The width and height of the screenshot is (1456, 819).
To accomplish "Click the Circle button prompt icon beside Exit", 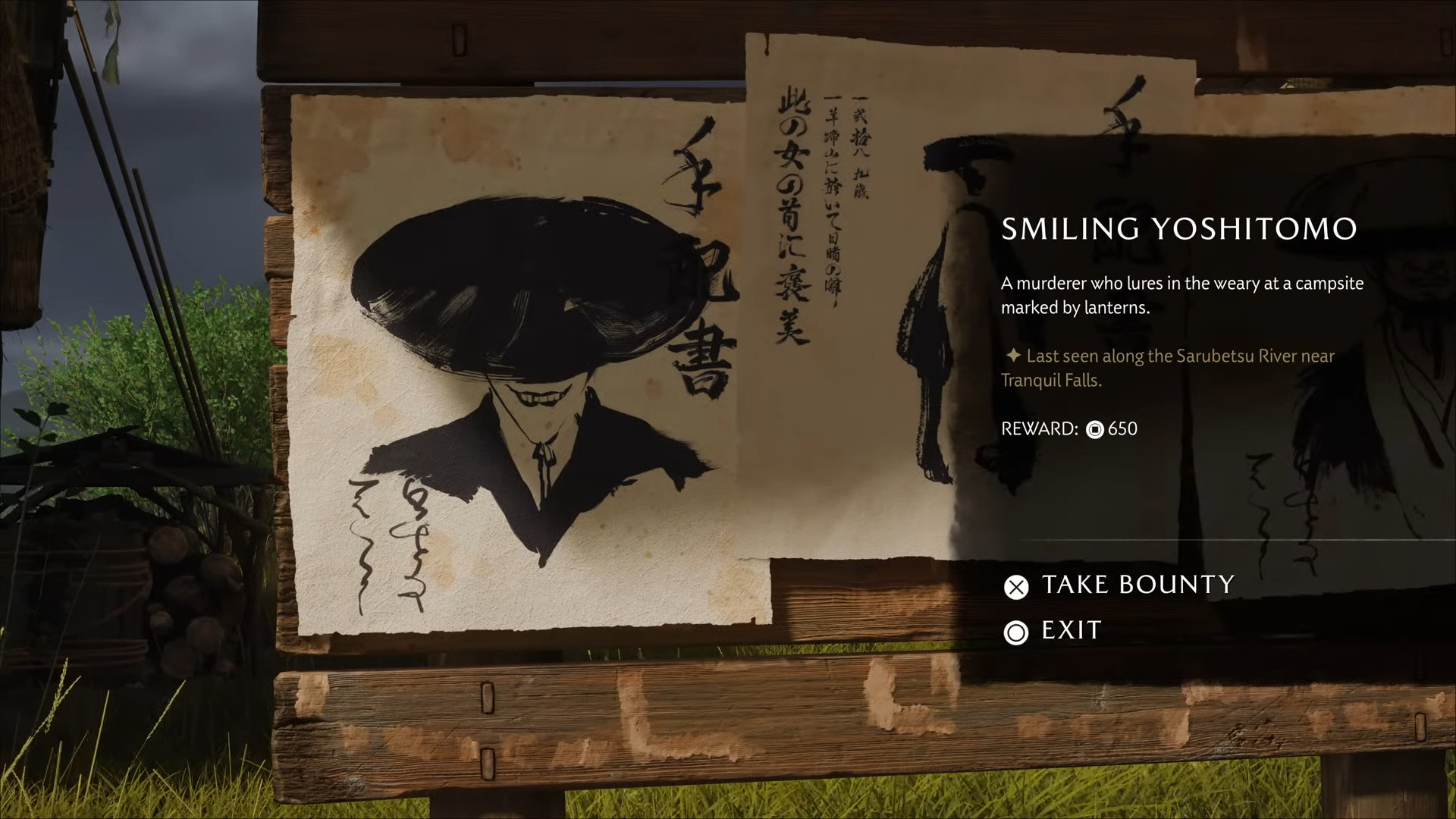I will 1016,632.
